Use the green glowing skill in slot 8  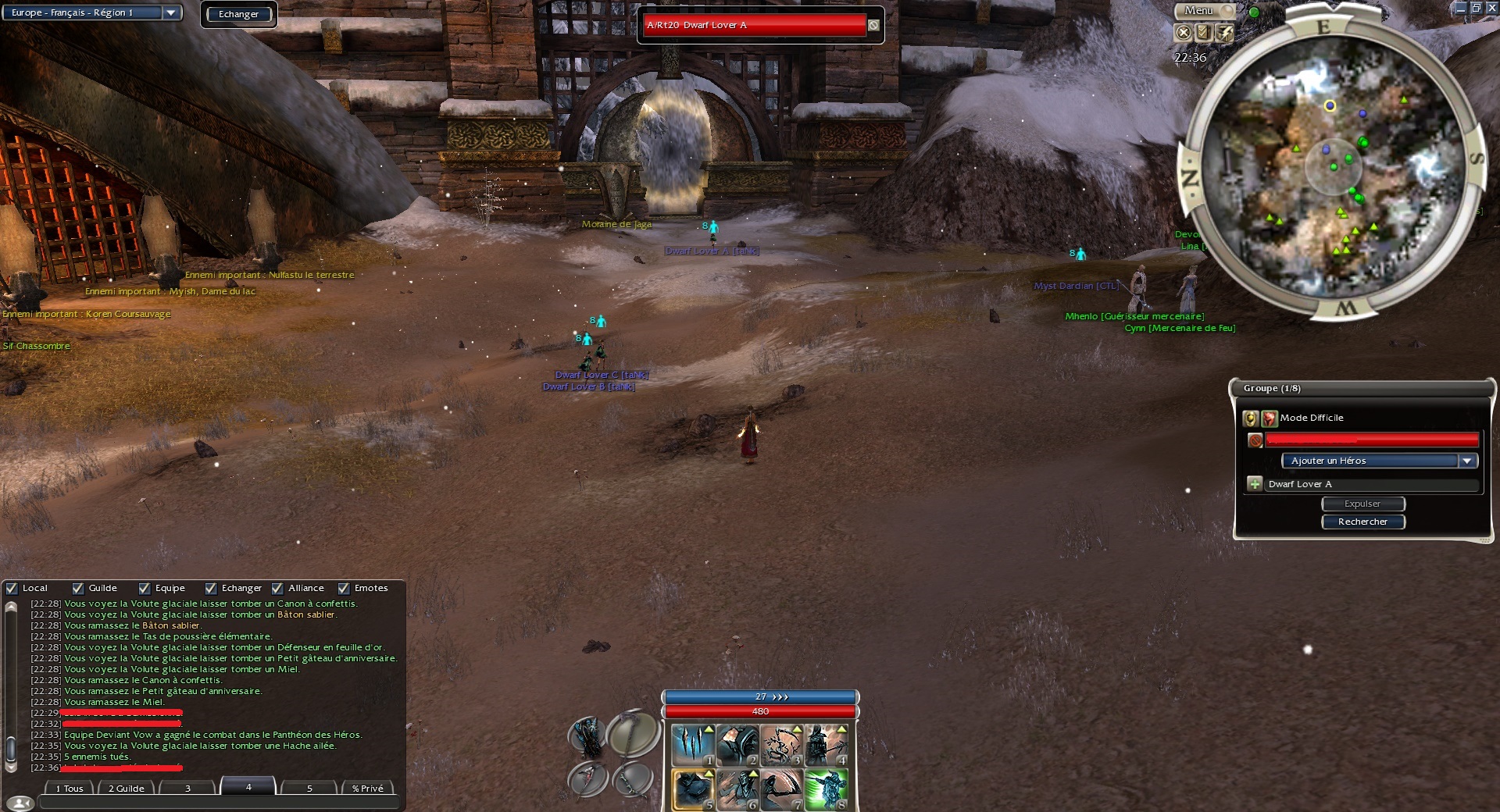(x=826, y=789)
